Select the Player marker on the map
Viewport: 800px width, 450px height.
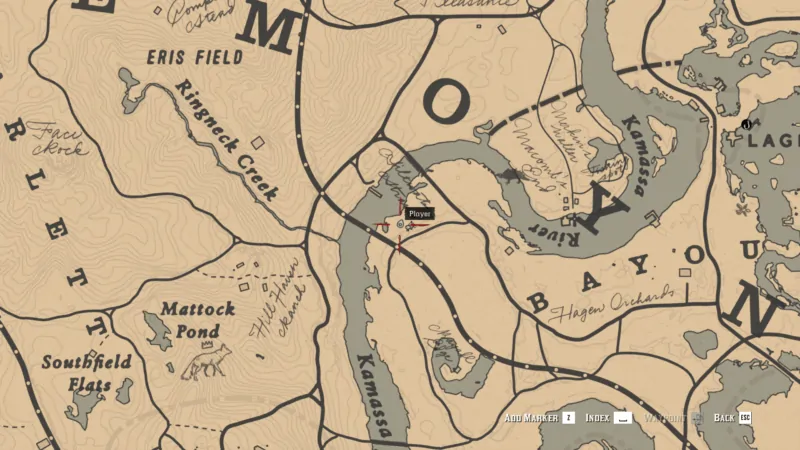click(401, 227)
